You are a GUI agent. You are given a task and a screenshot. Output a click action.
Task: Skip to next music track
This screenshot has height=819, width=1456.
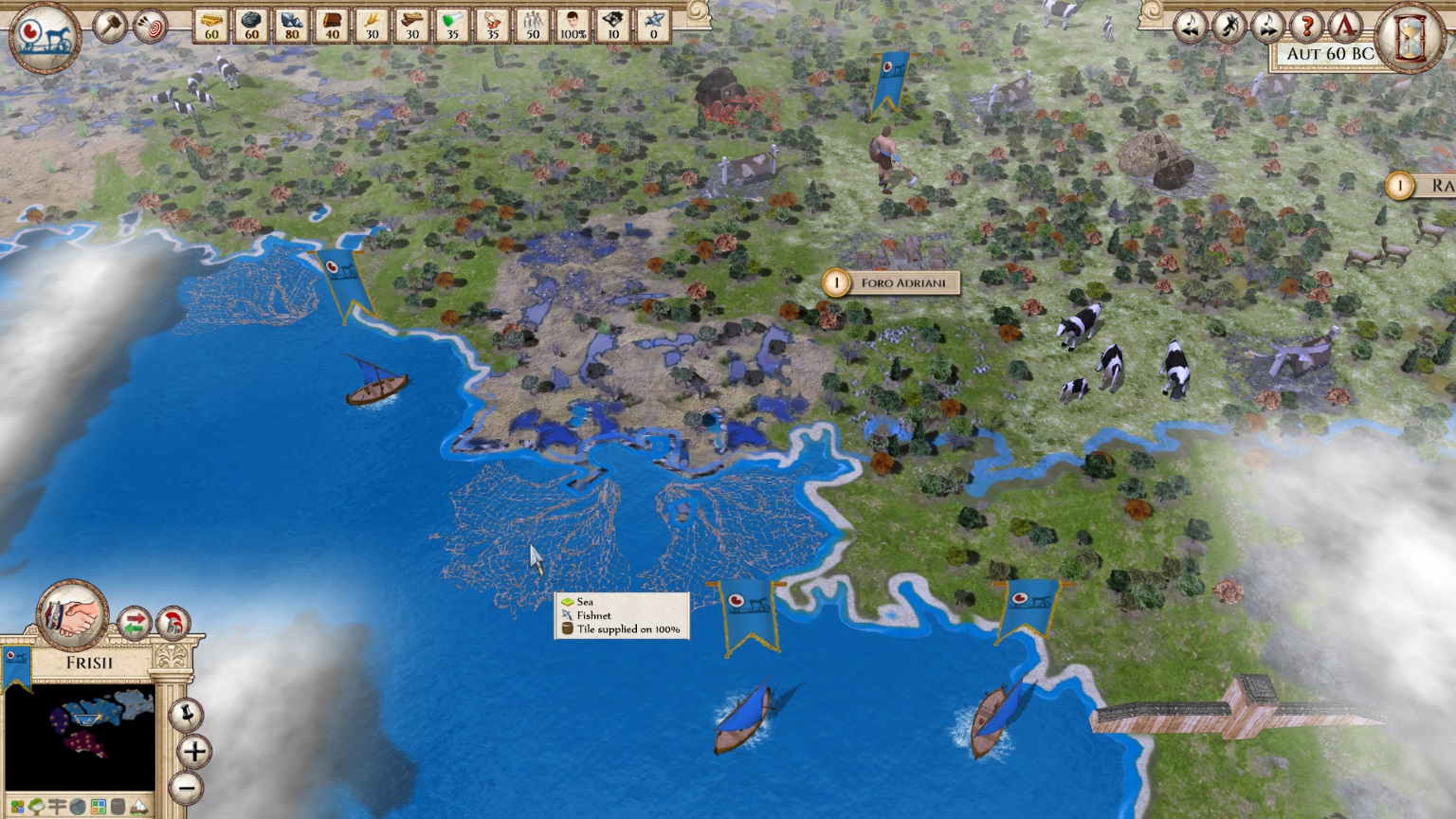pyautogui.click(x=1267, y=26)
